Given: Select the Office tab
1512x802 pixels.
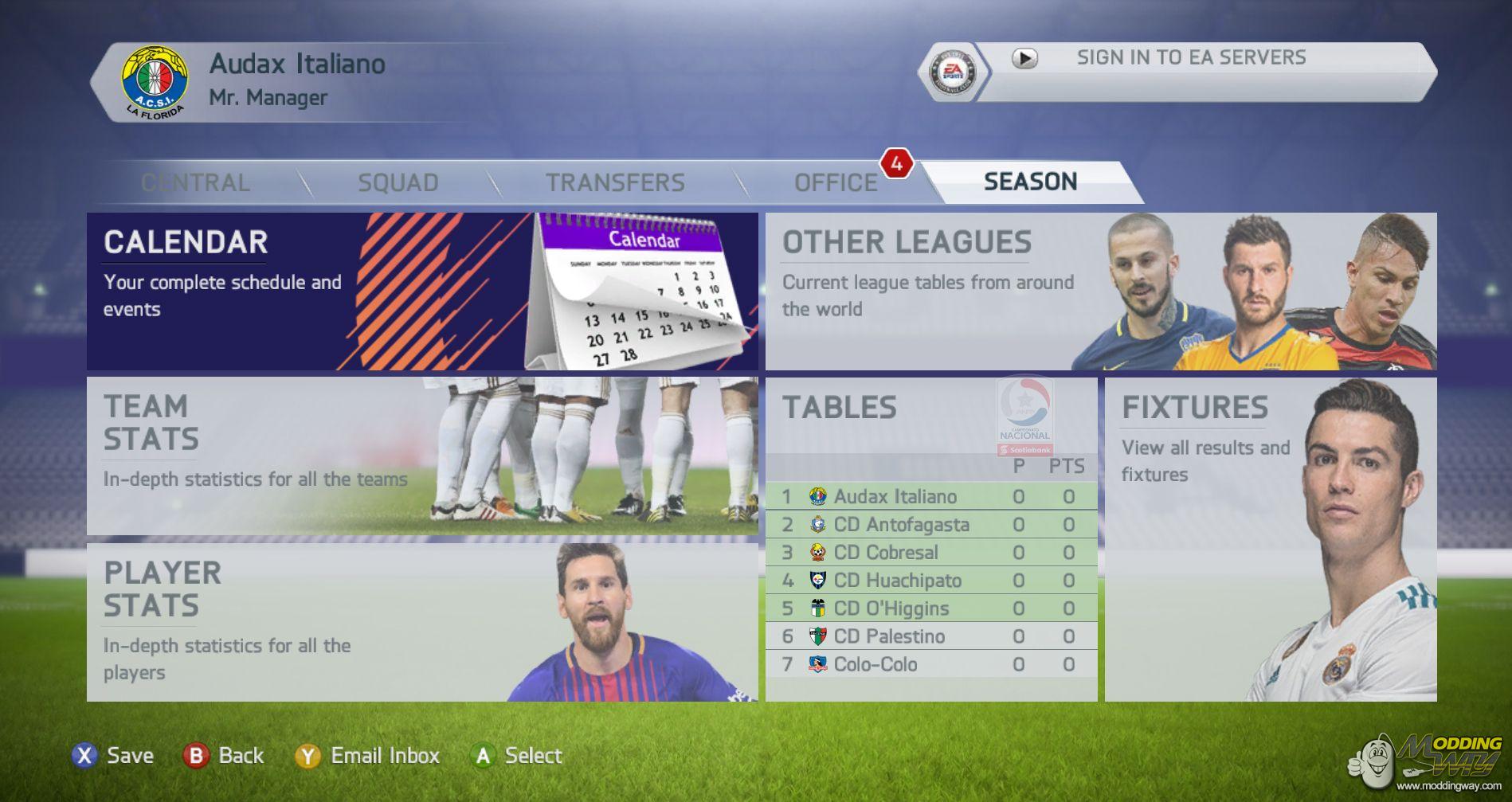Looking at the screenshot, I should tap(835, 182).
